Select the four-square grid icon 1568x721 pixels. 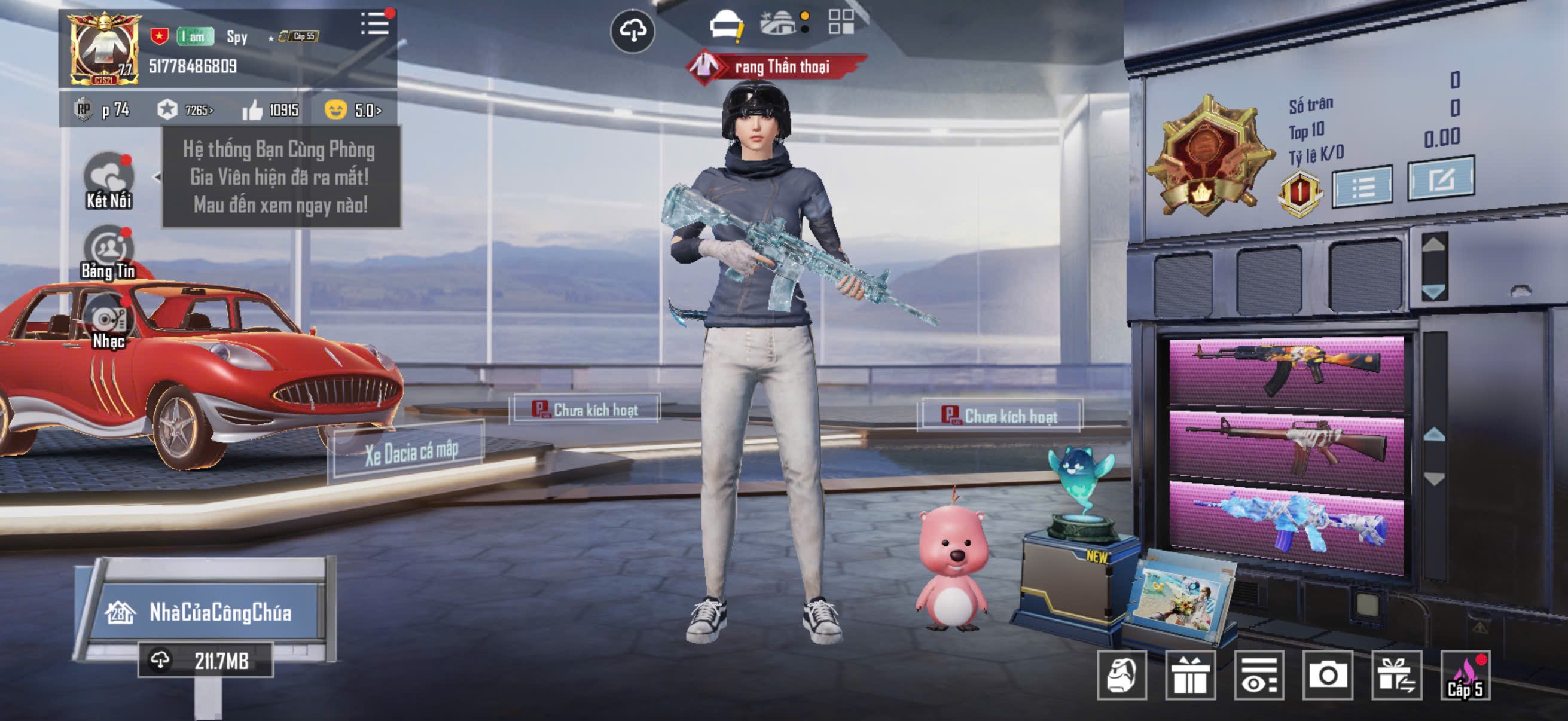841,22
